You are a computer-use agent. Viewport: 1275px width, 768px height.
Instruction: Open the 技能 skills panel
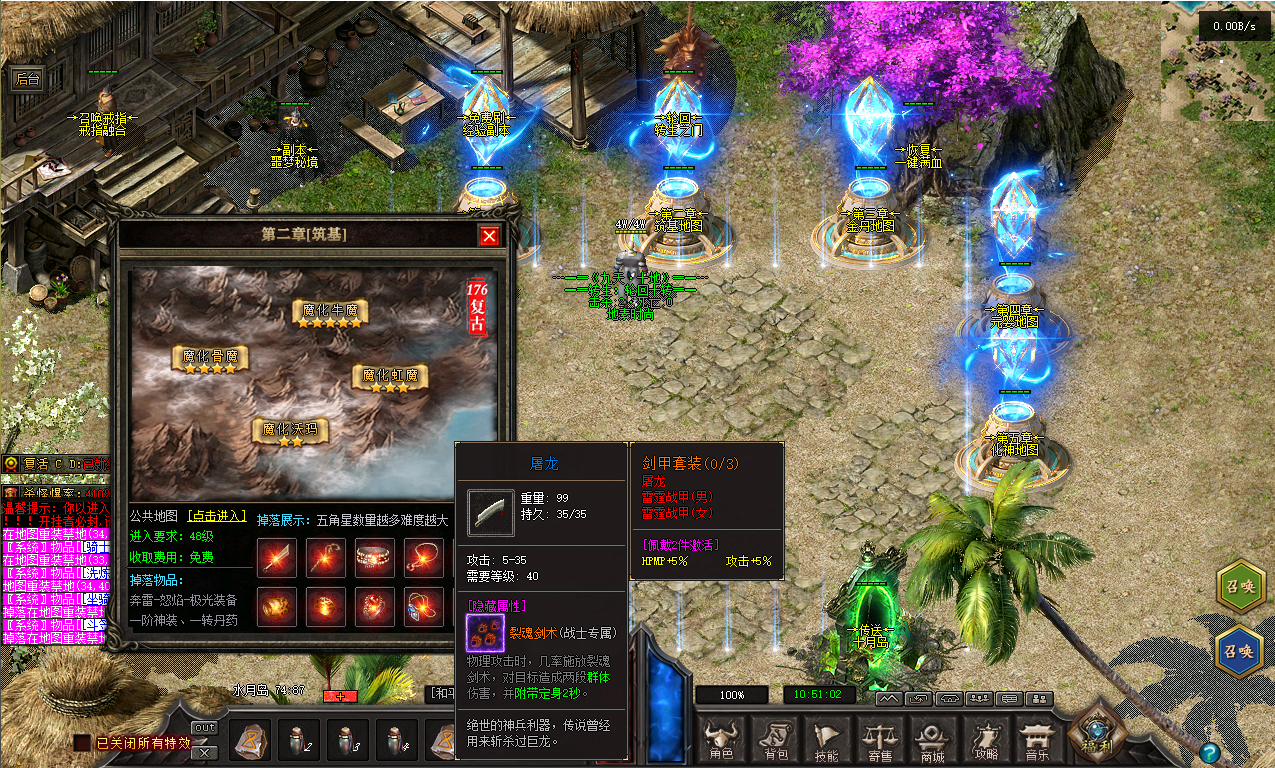point(827,740)
